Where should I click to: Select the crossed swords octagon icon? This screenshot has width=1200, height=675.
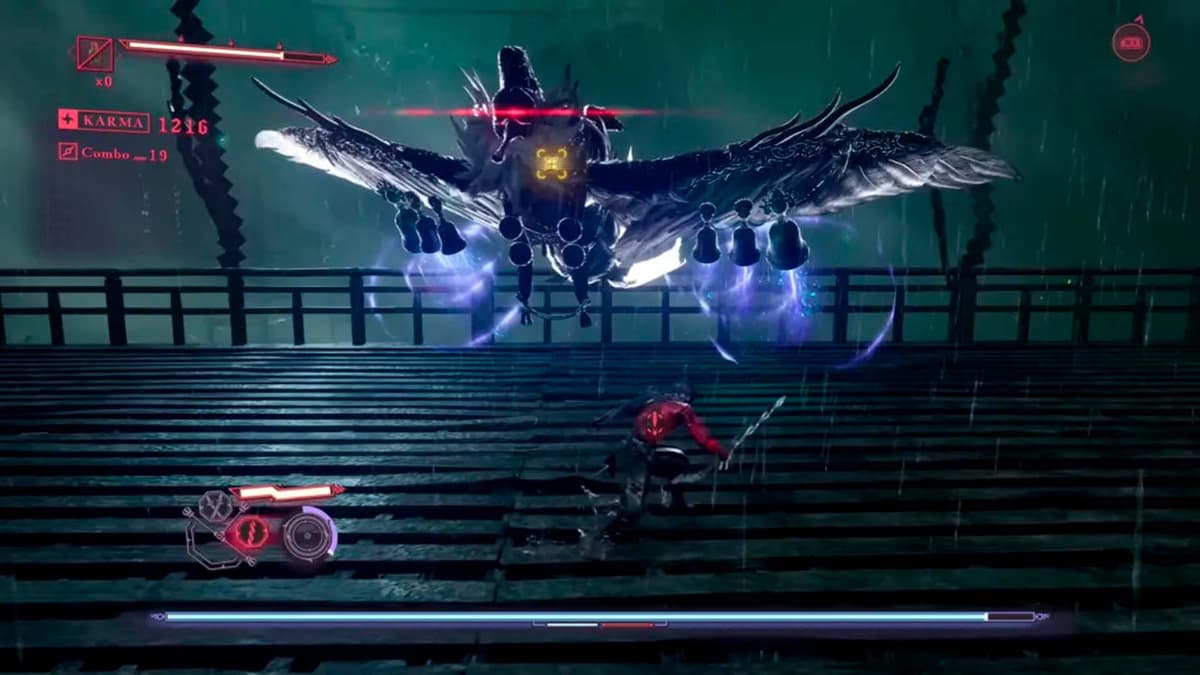(212, 506)
